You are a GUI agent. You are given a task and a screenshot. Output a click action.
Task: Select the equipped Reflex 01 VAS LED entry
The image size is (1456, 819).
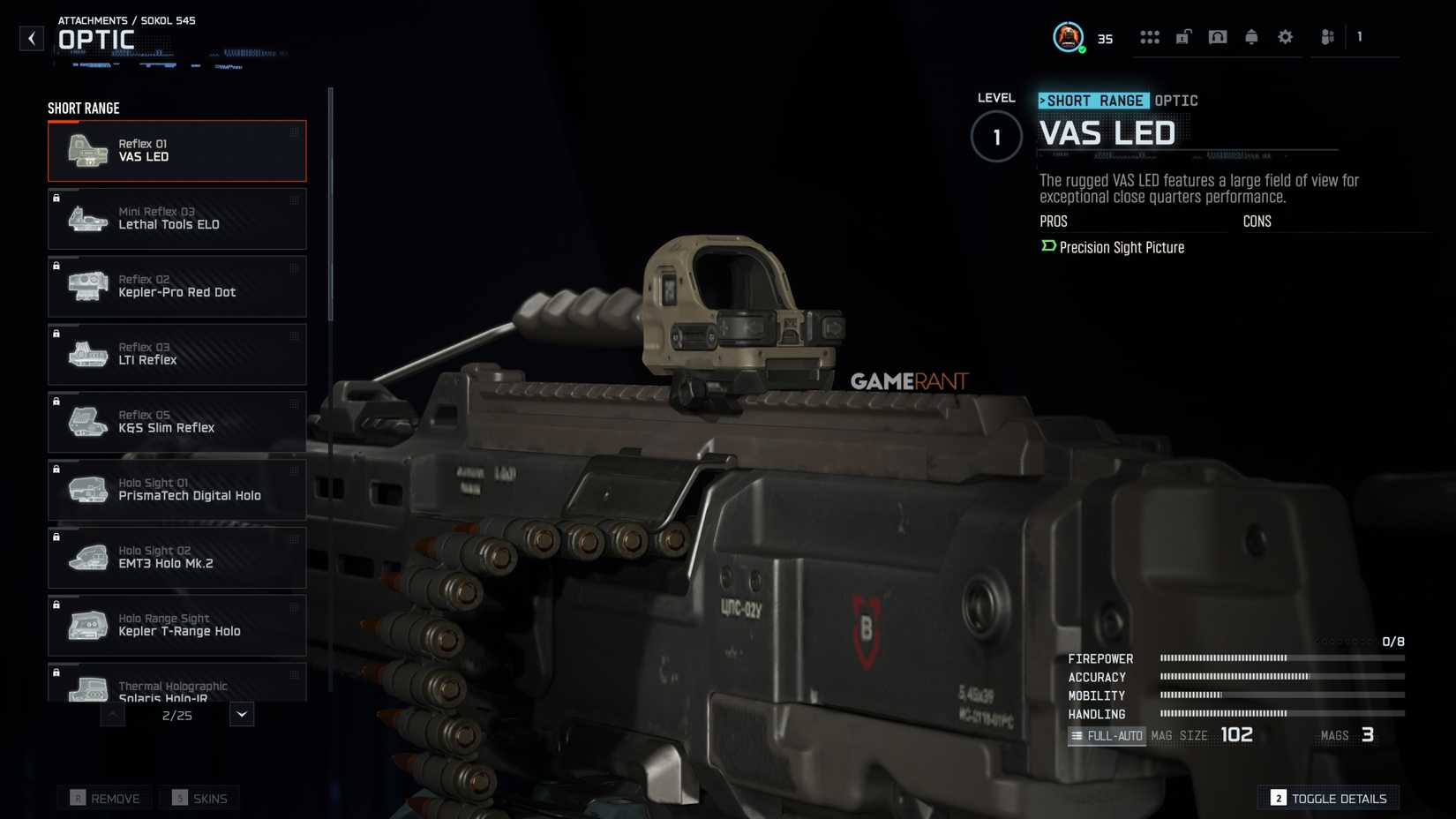coord(176,150)
